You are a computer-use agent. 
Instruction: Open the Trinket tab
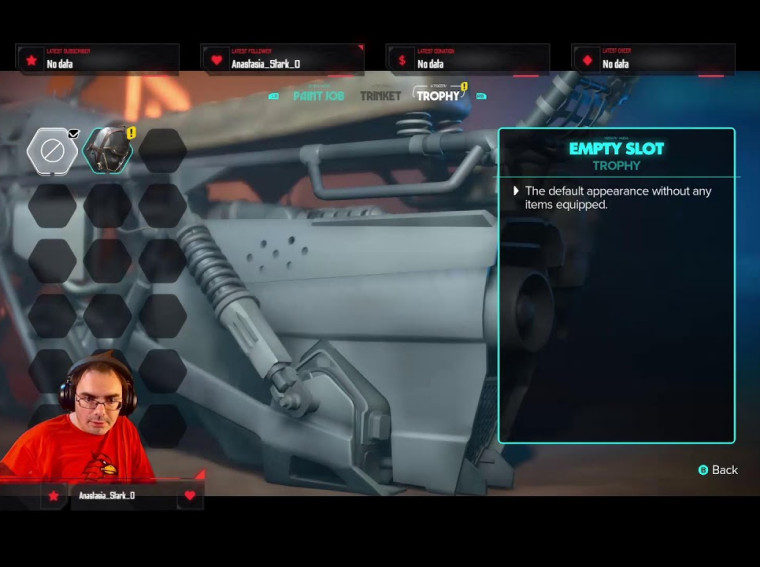(x=380, y=96)
